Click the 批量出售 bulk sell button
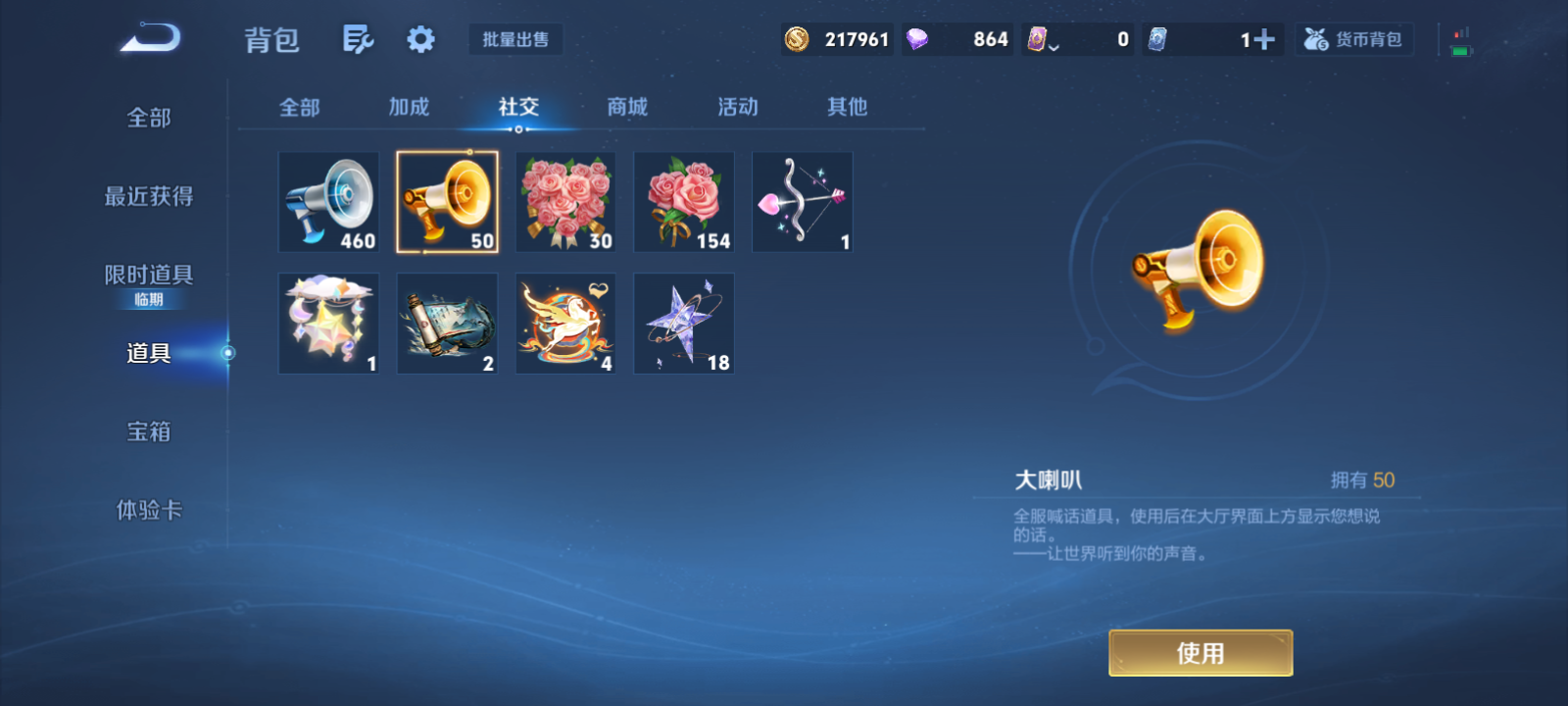Image resolution: width=1568 pixels, height=706 pixels. [515, 39]
